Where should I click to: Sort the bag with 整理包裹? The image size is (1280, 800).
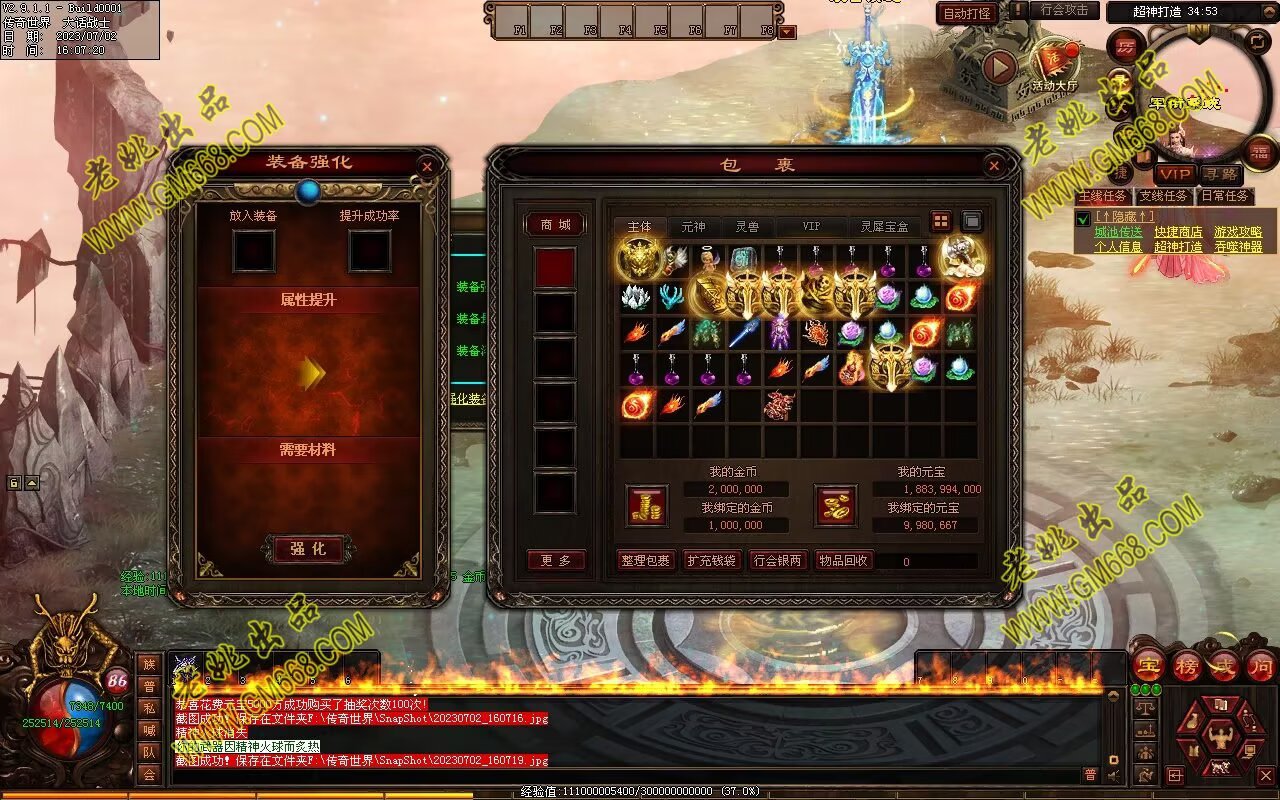point(645,561)
